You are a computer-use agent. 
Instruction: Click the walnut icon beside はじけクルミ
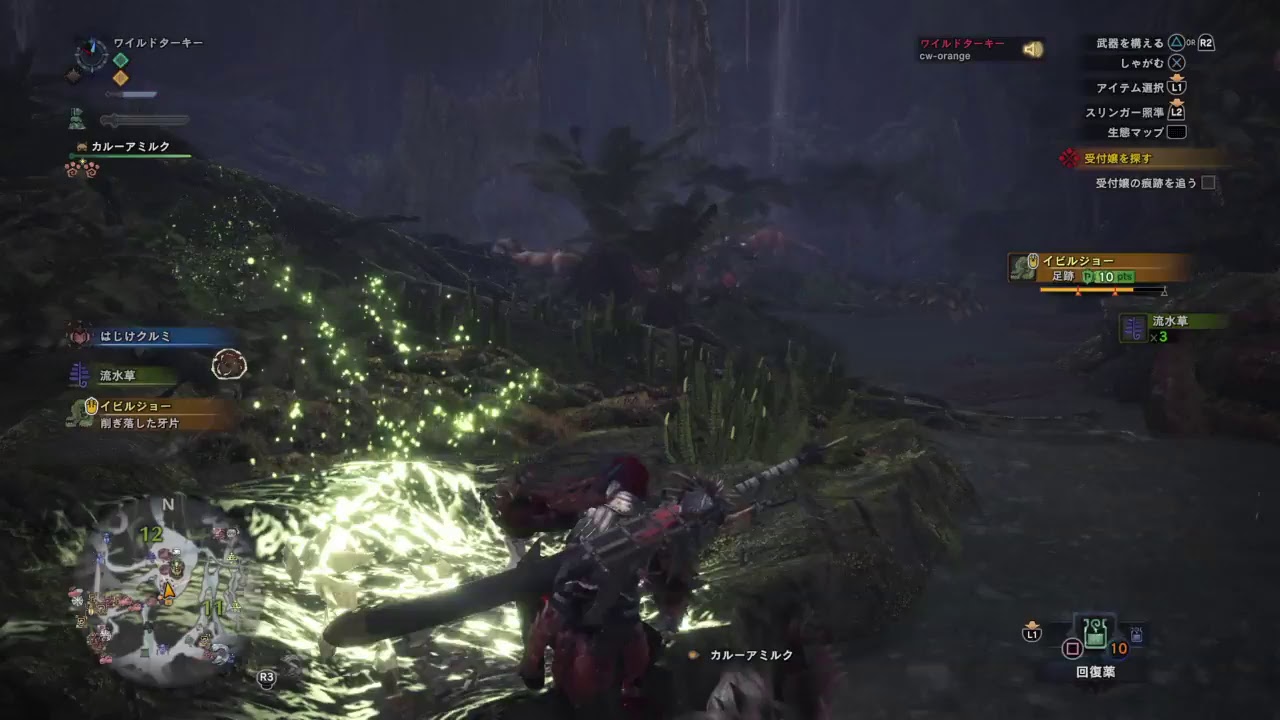click(230, 364)
